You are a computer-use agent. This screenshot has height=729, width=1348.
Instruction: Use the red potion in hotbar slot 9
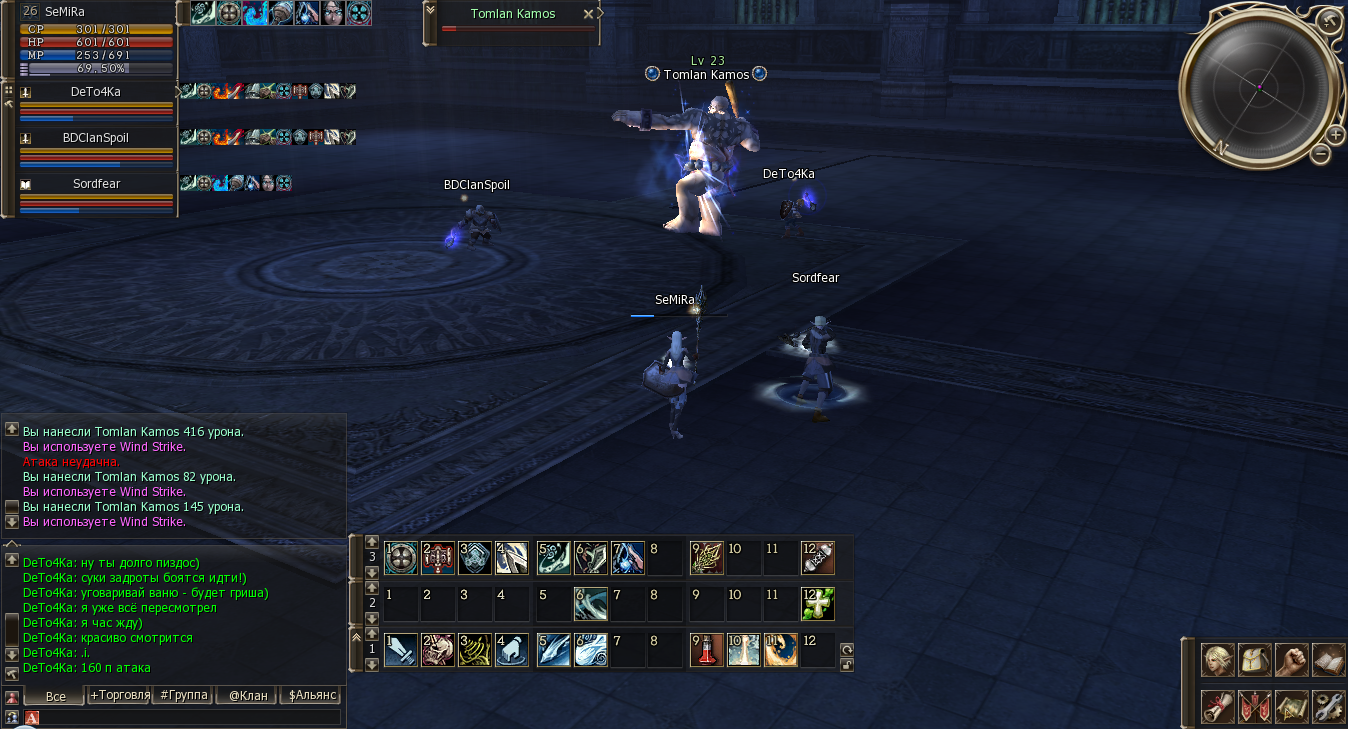[x=706, y=650]
